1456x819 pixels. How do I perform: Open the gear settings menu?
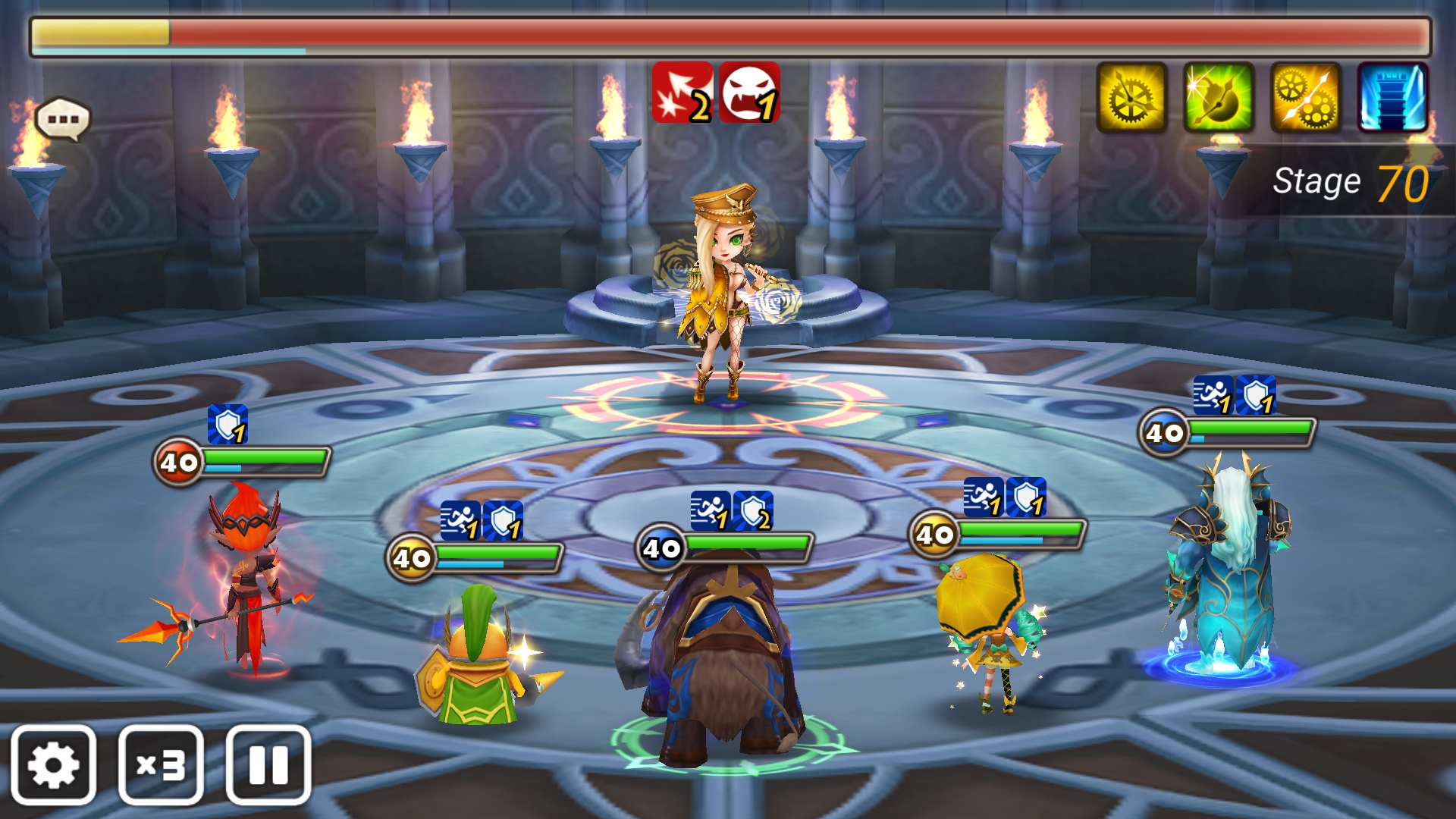pos(54,765)
